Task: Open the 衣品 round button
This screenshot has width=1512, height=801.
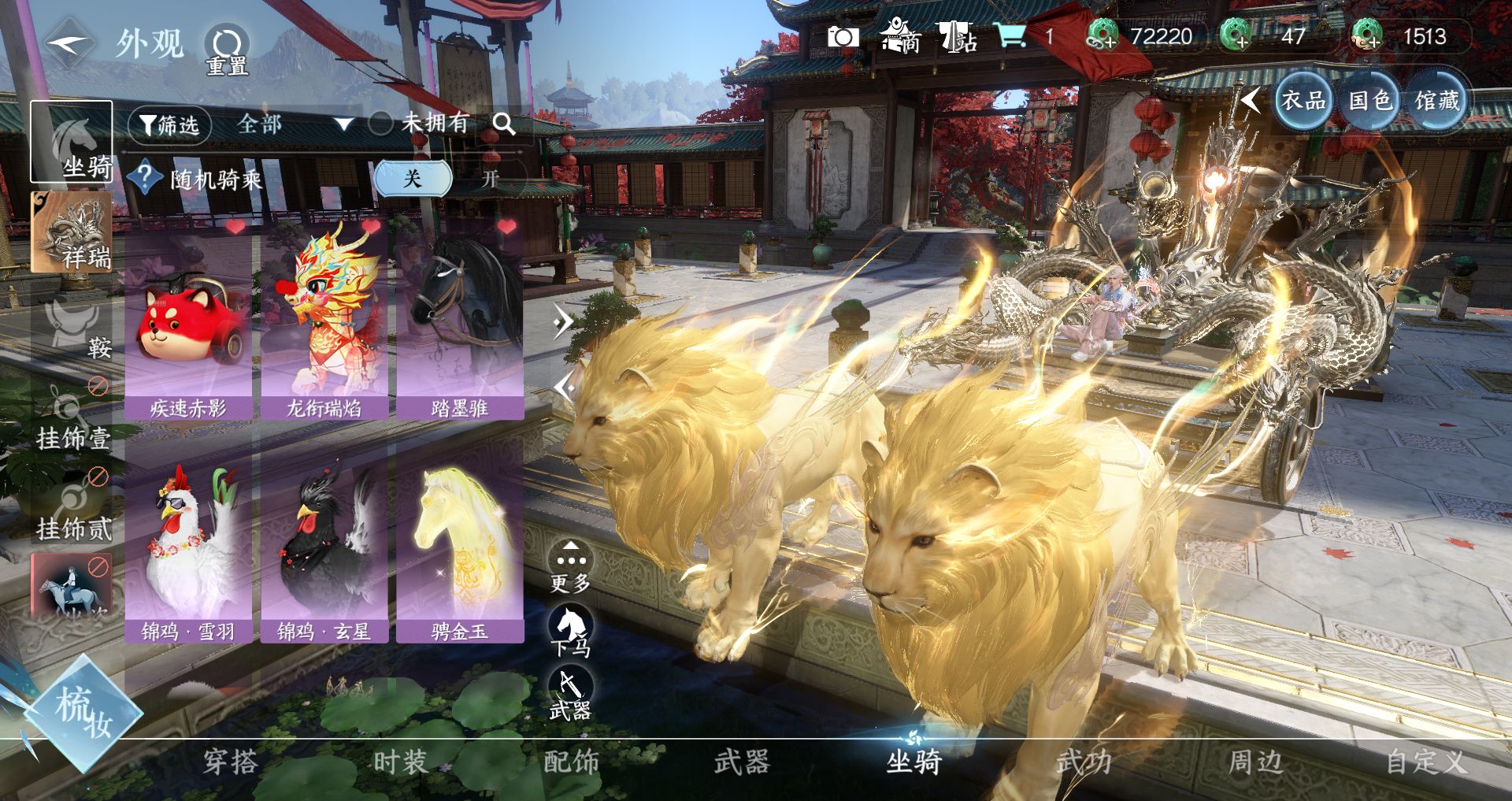Action: 1303,101
